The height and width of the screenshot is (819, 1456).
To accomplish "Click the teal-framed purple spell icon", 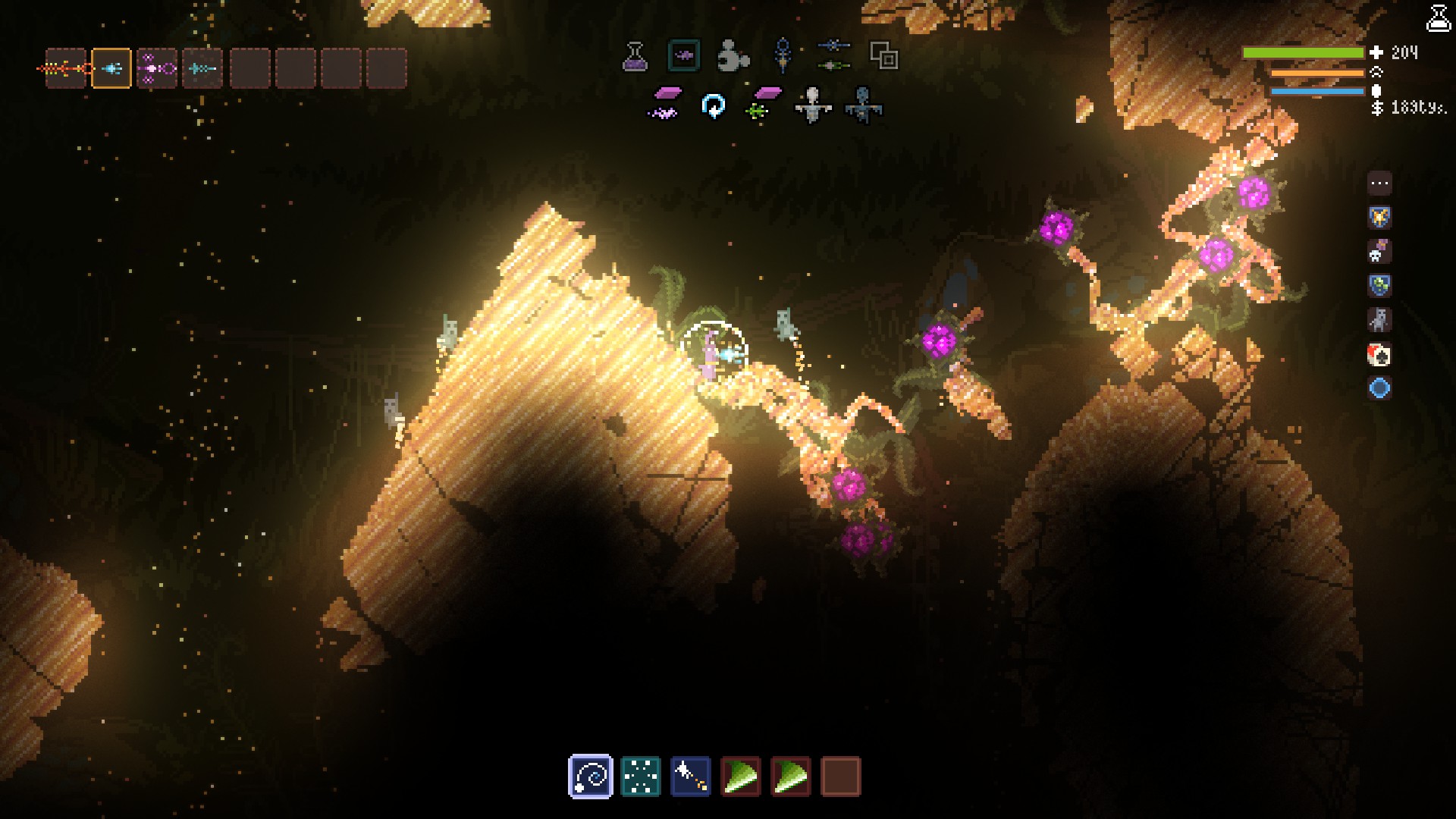I will point(683,55).
